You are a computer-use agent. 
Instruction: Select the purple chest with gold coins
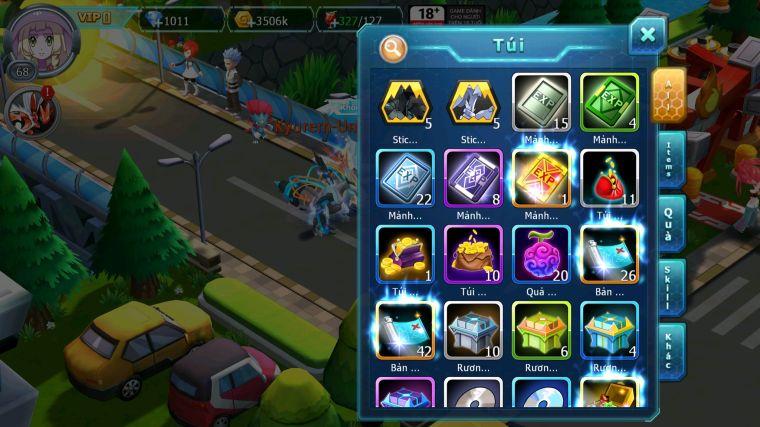click(405, 254)
